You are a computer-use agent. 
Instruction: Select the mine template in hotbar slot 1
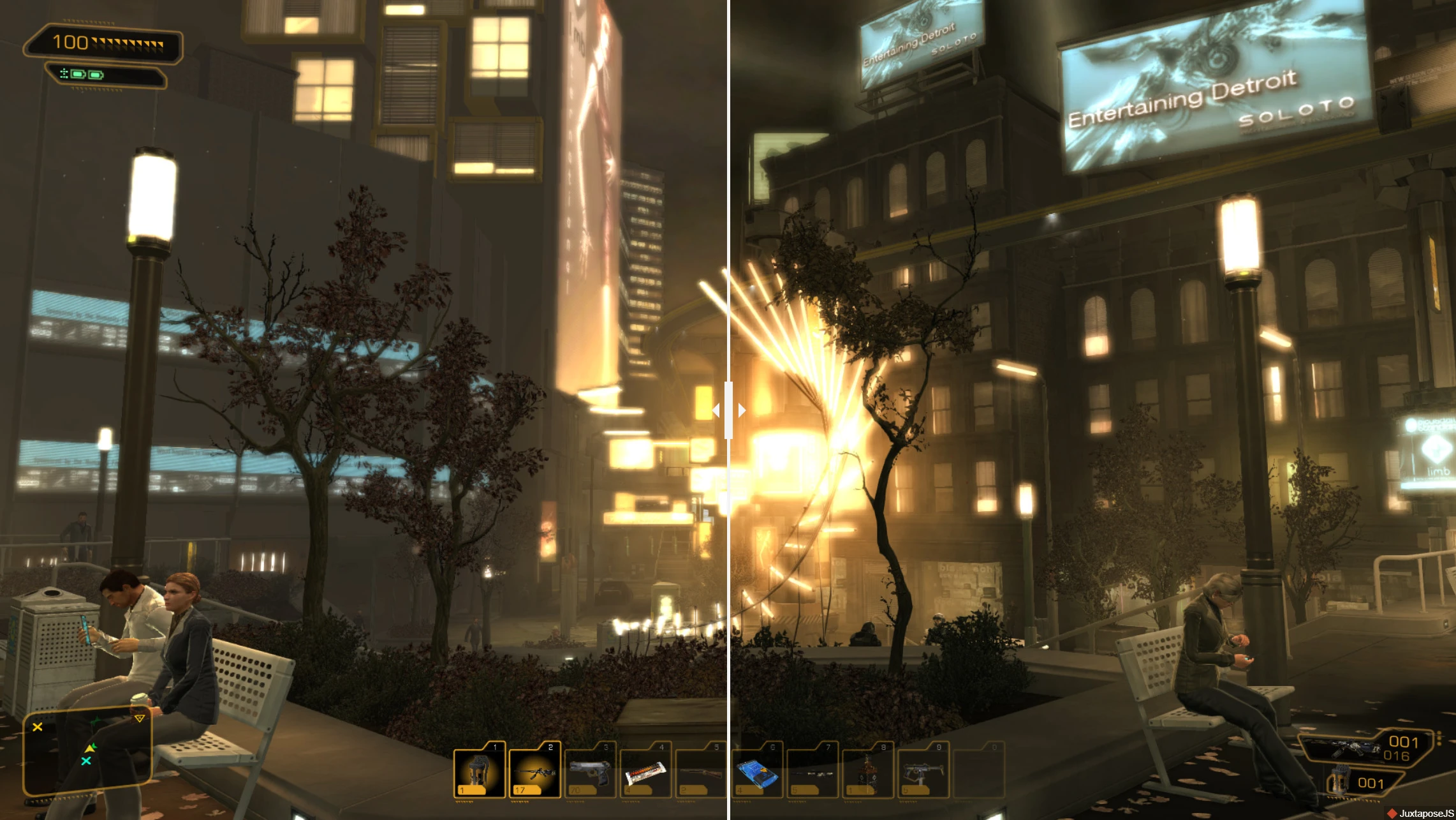(479, 771)
